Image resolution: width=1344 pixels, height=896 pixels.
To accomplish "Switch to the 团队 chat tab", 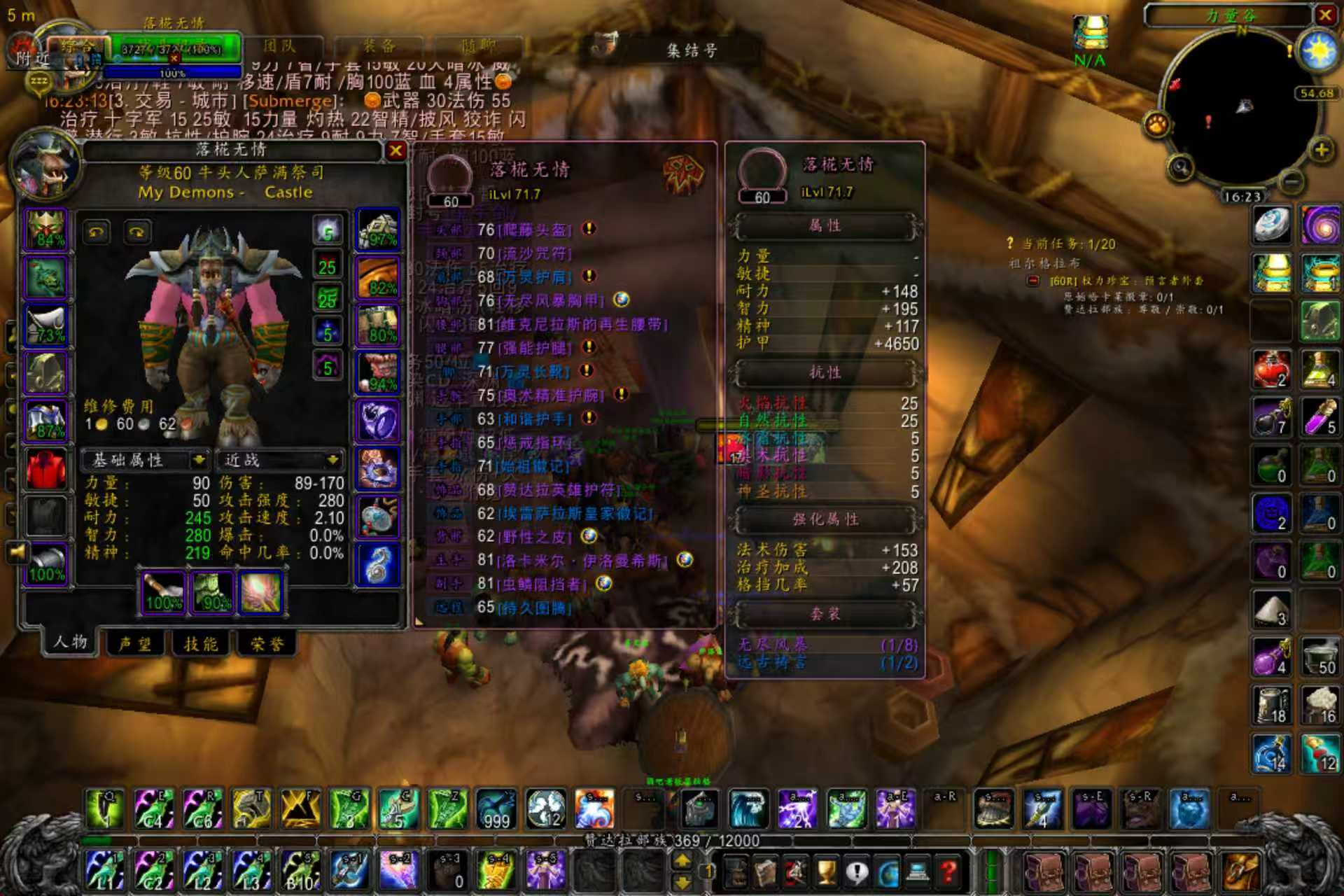I will pyautogui.click(x=280, y=47).
